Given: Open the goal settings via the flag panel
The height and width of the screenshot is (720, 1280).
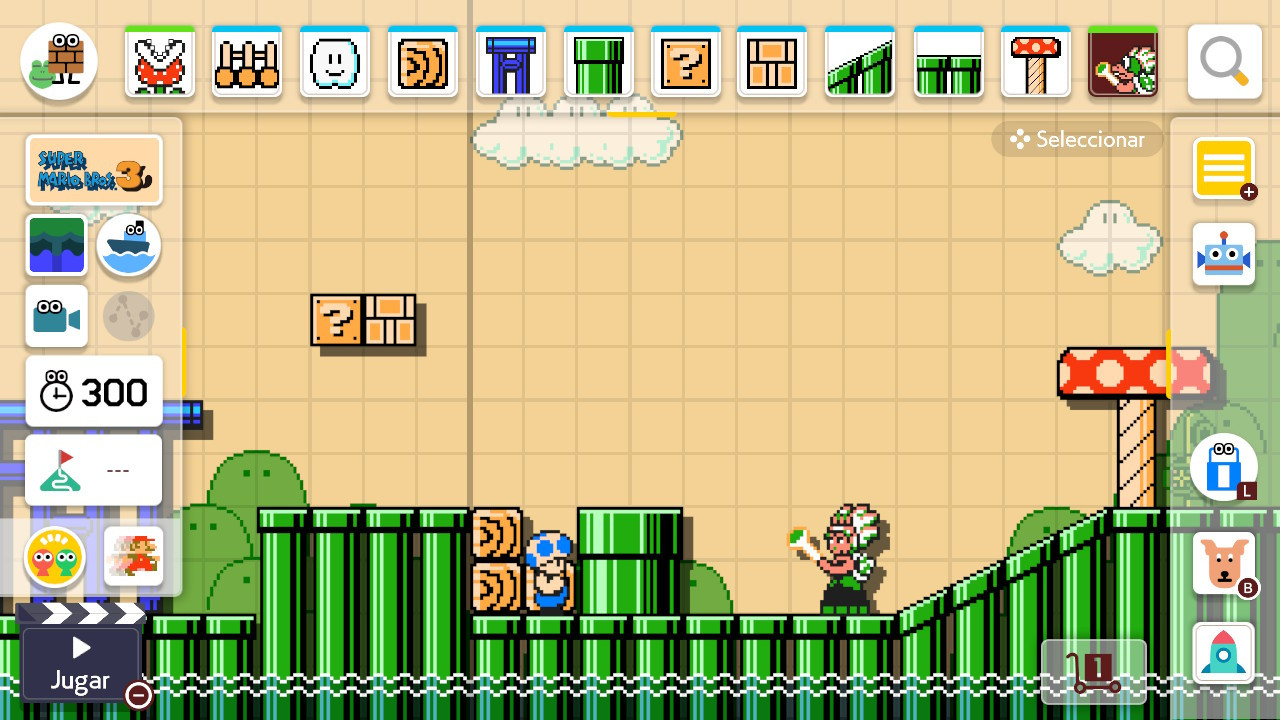Looking at the screenshot, I should point(93,470).
